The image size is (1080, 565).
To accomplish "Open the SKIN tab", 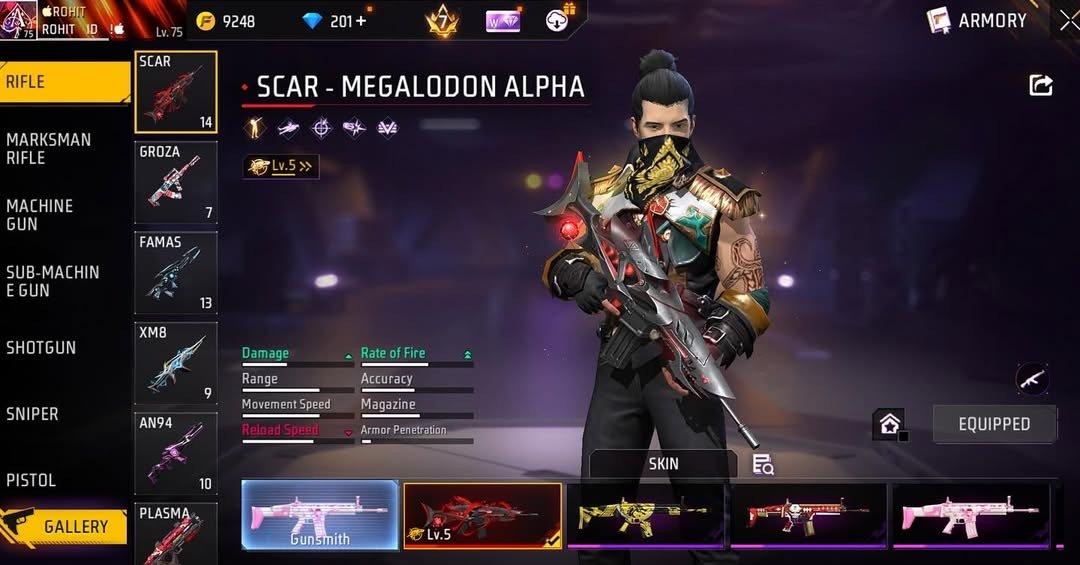I will 663,463.
